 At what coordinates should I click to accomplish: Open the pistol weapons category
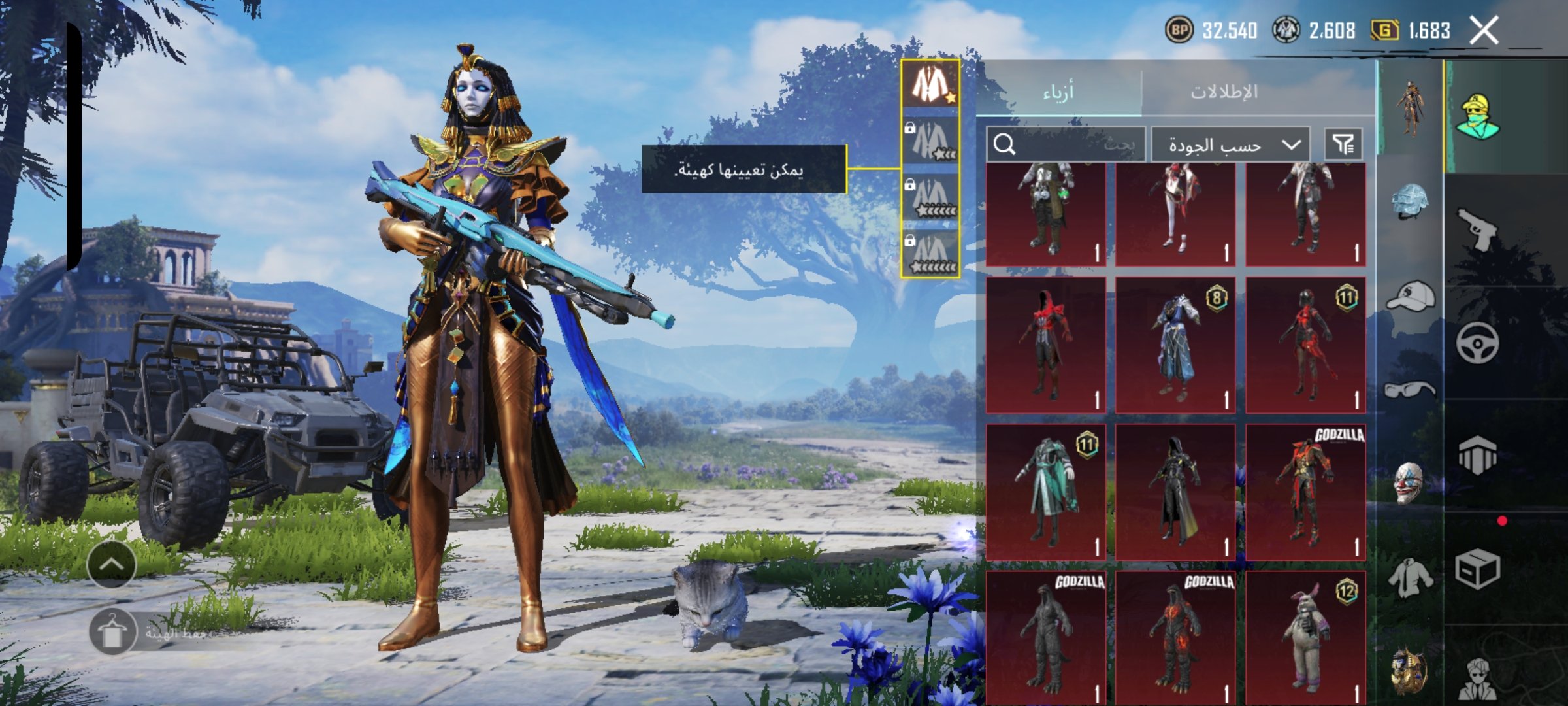point(1478,229)
